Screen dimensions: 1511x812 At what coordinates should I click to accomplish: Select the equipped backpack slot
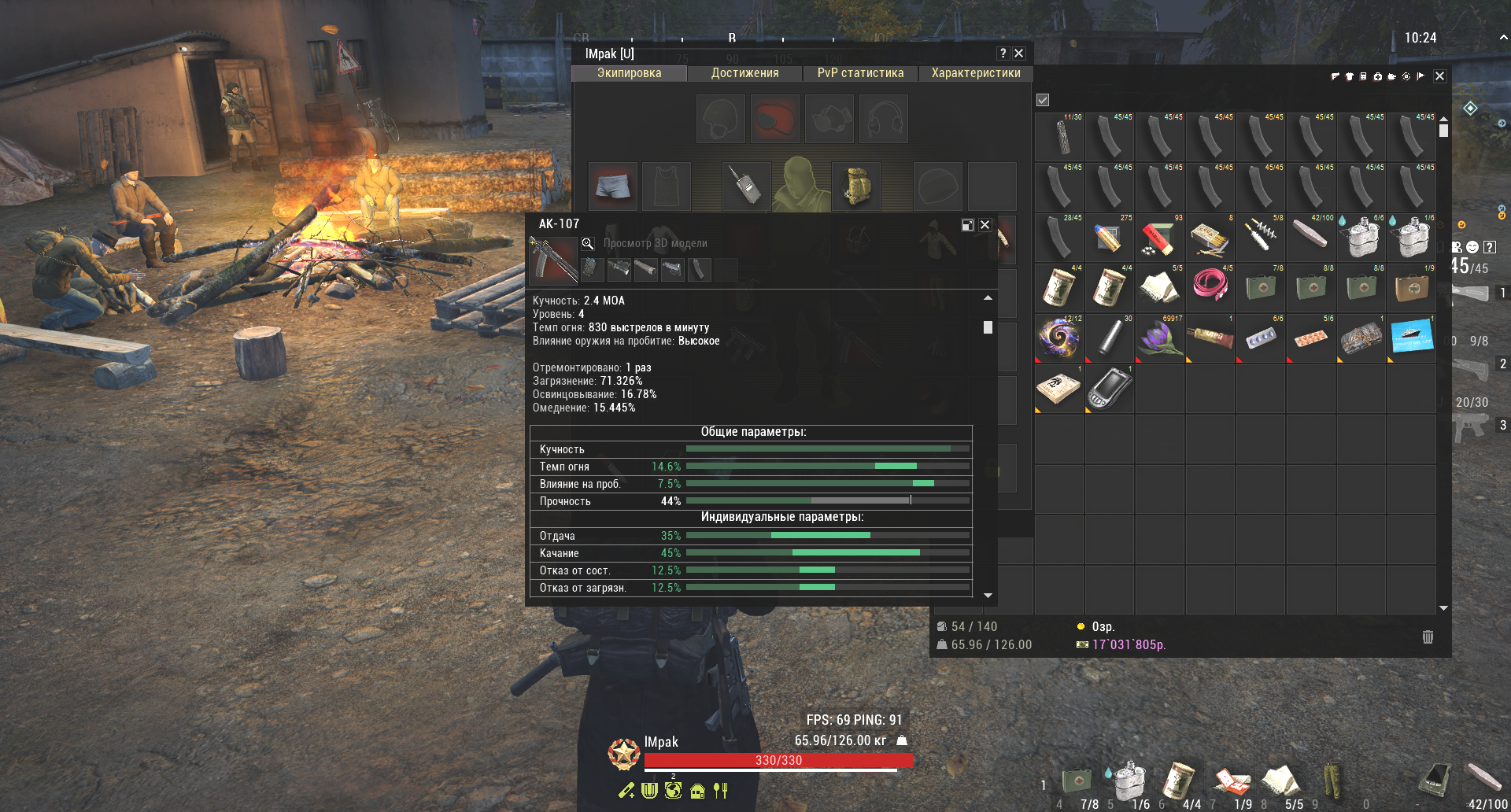(x=855, y=186)
